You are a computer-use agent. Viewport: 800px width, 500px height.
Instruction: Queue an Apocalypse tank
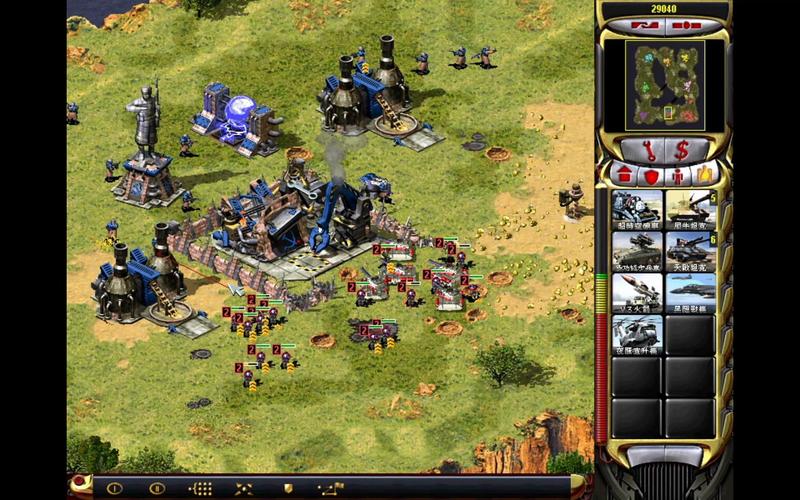[690, 250]
